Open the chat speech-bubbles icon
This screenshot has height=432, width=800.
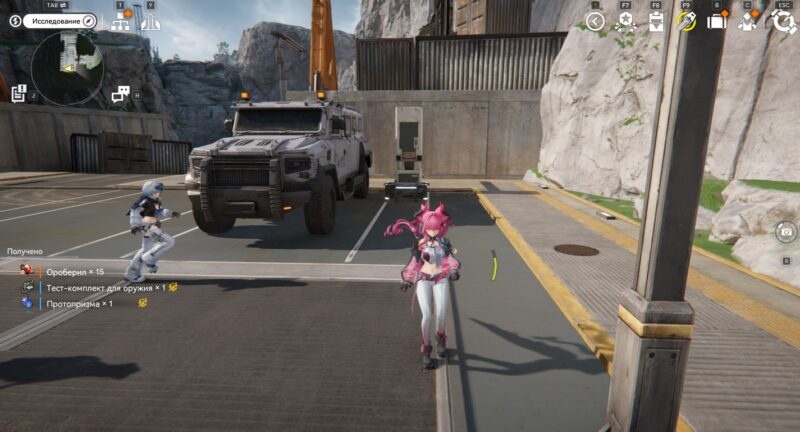[121, 94]
